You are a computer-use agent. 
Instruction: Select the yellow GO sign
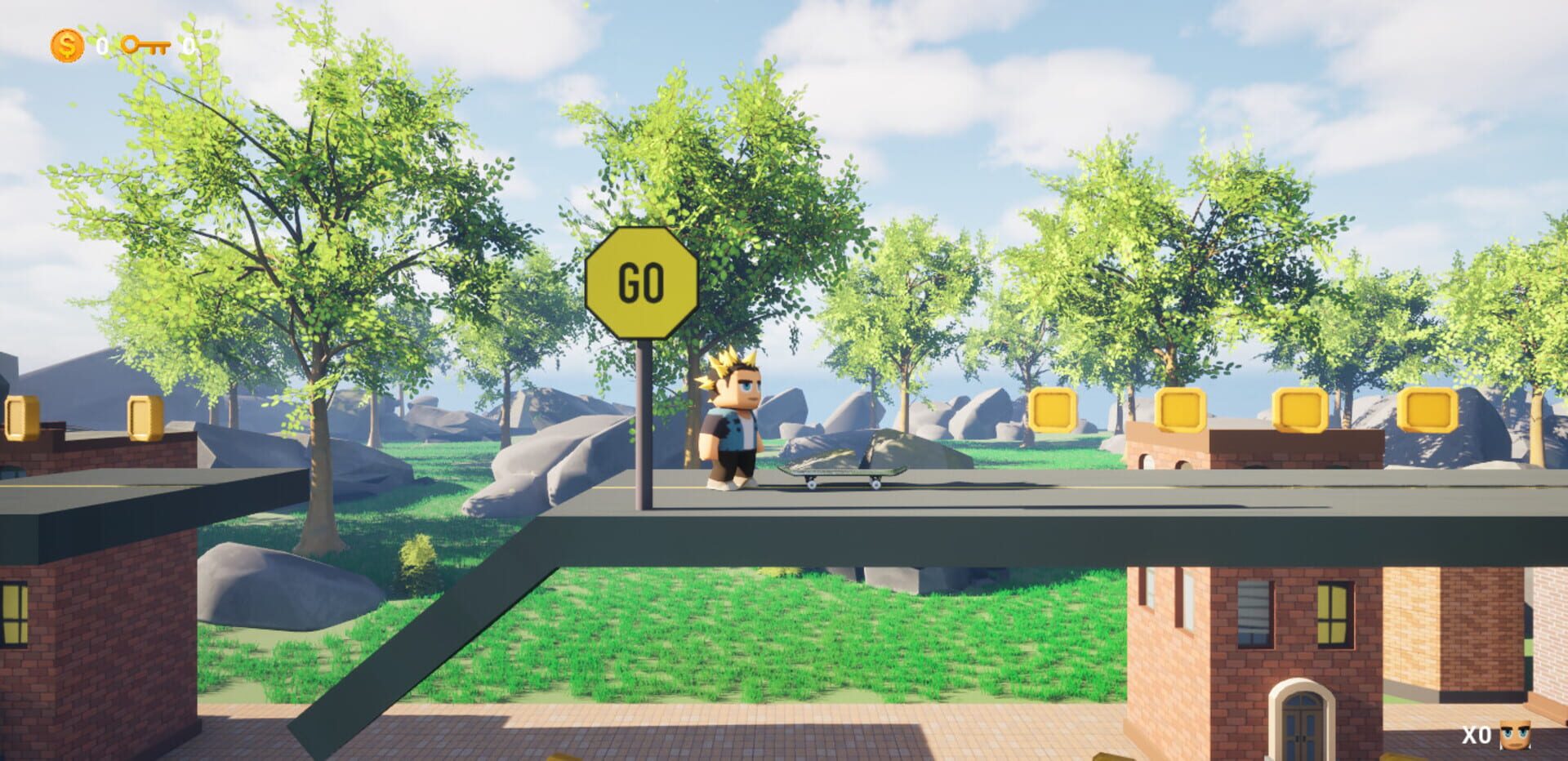[642, 281]
